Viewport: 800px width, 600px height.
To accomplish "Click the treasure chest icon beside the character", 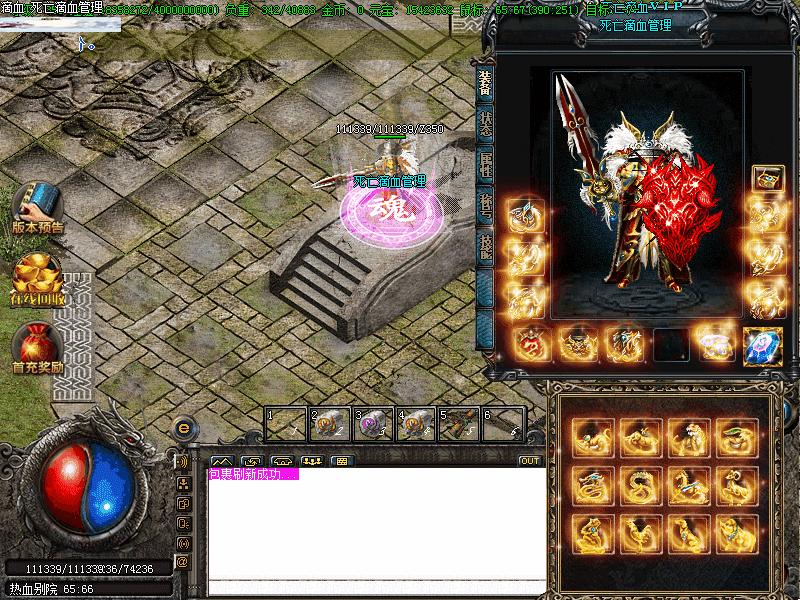I will click(767, 178).
